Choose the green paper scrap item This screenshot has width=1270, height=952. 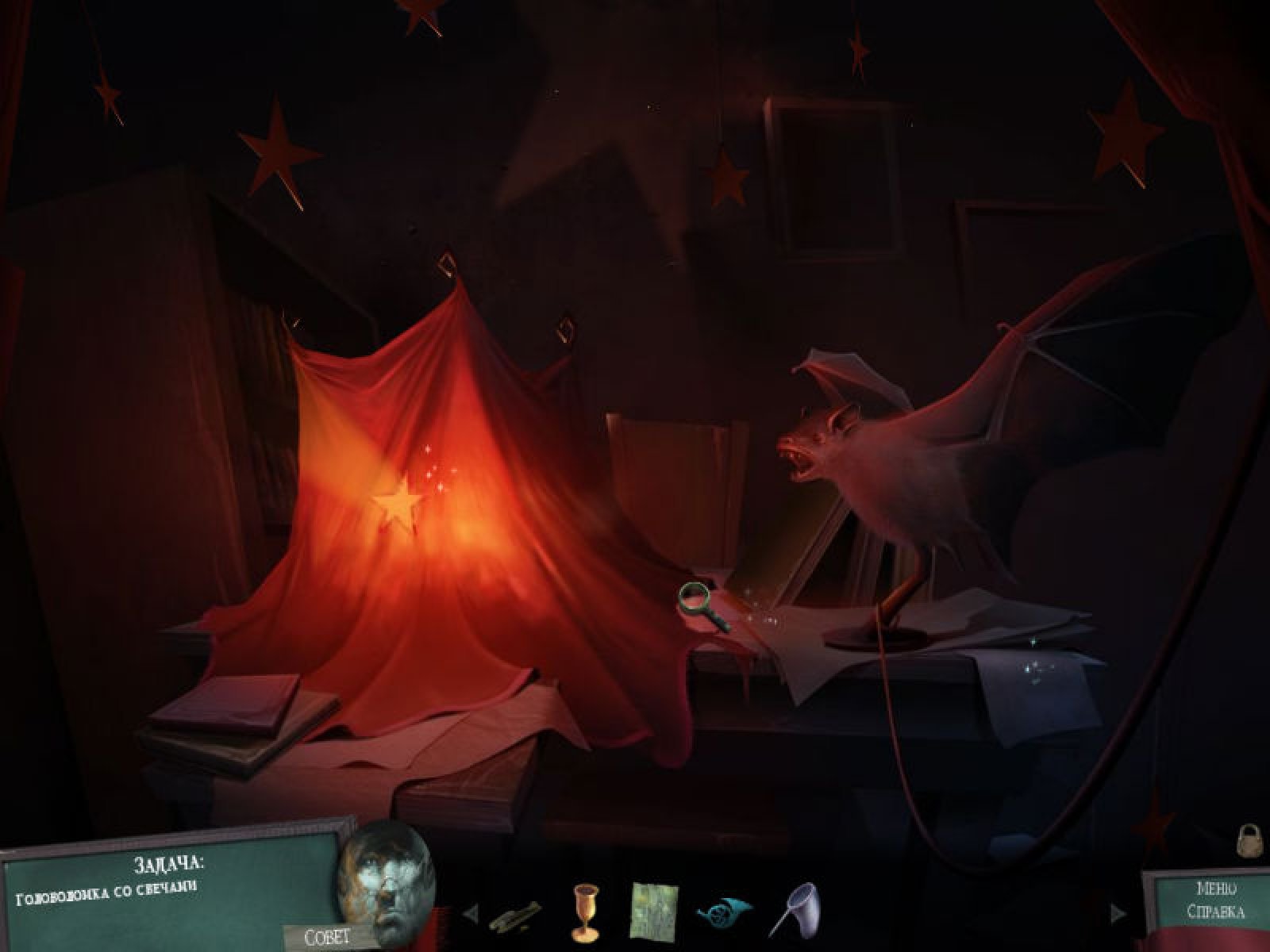pyautogui.click(x=654, y=909)
